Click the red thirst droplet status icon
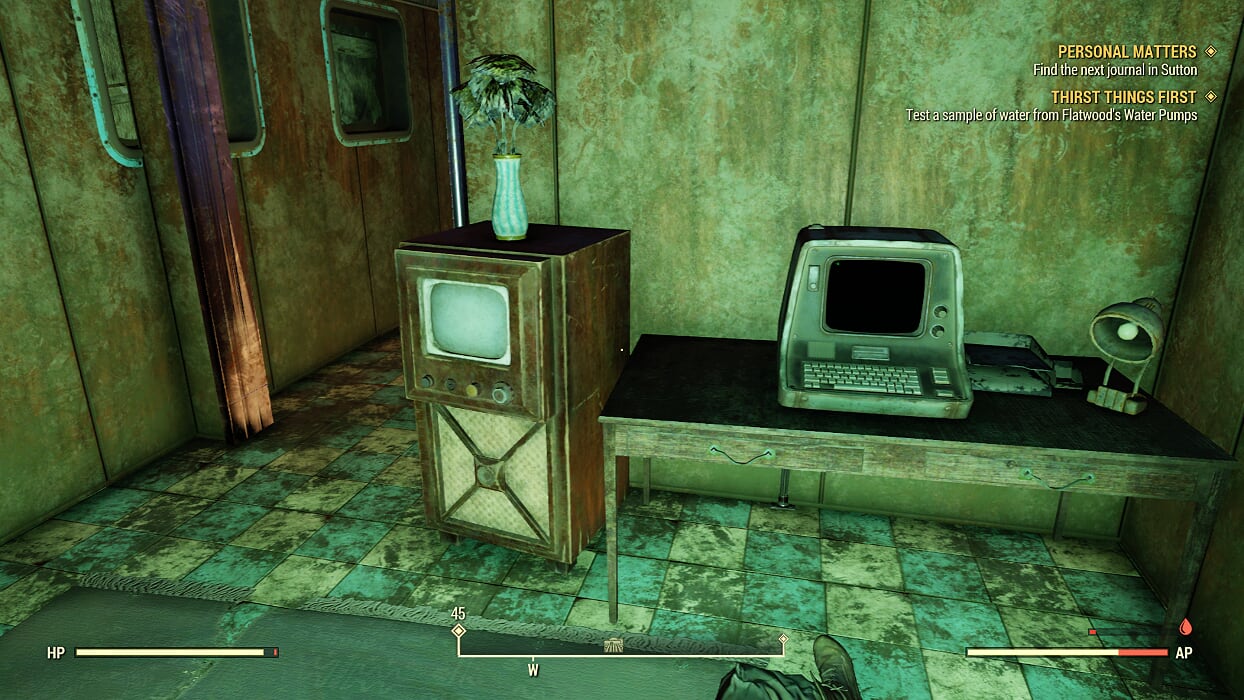 tap(1186, 627)
